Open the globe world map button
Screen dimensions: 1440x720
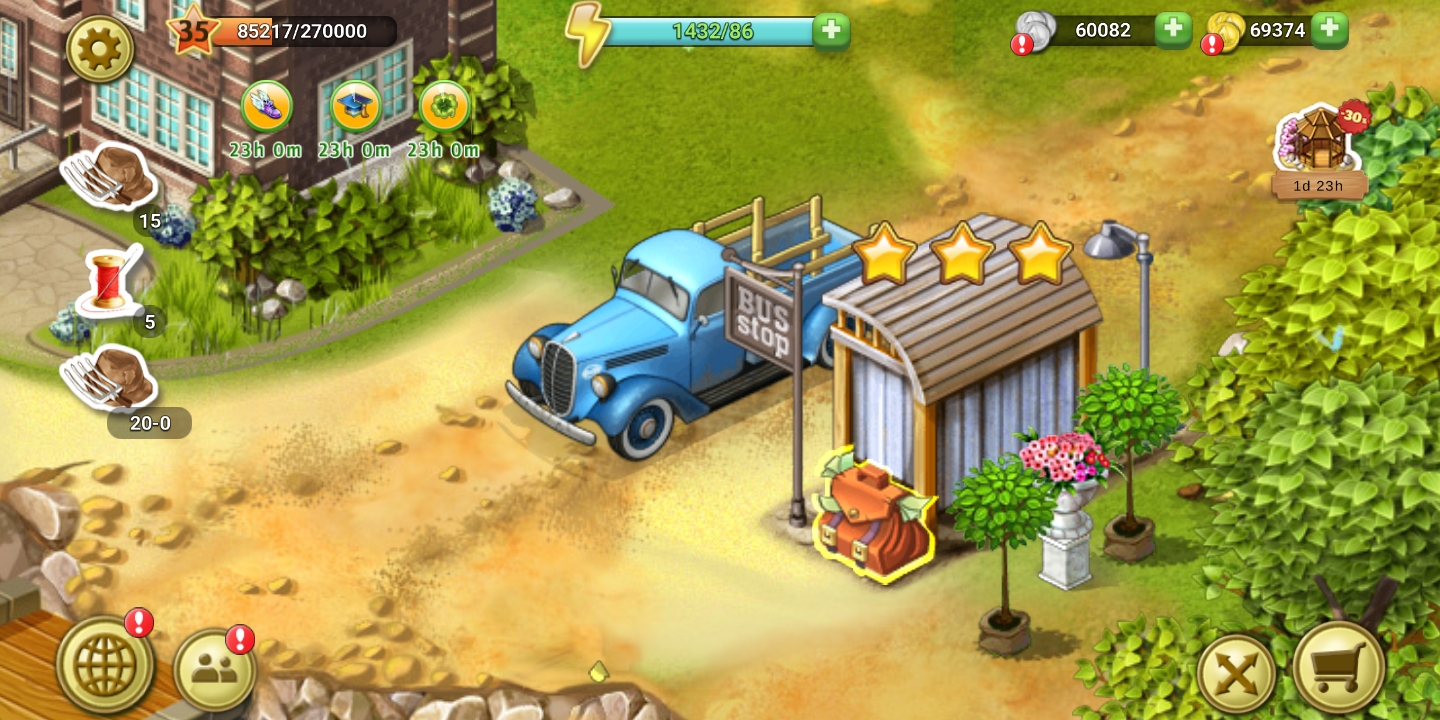click(105, 665)
